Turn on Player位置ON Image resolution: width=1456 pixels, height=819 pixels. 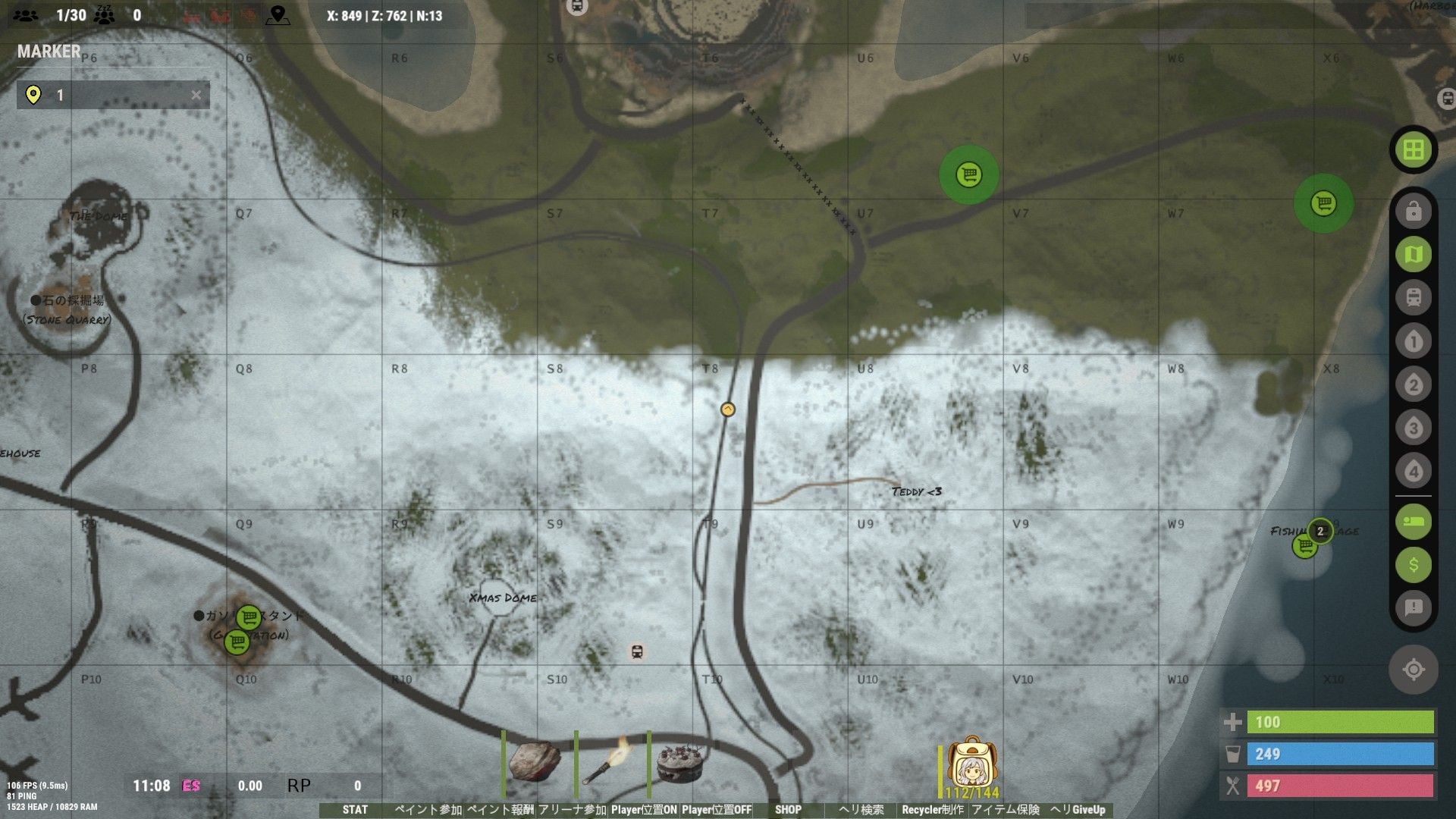(x=644, y=810)
